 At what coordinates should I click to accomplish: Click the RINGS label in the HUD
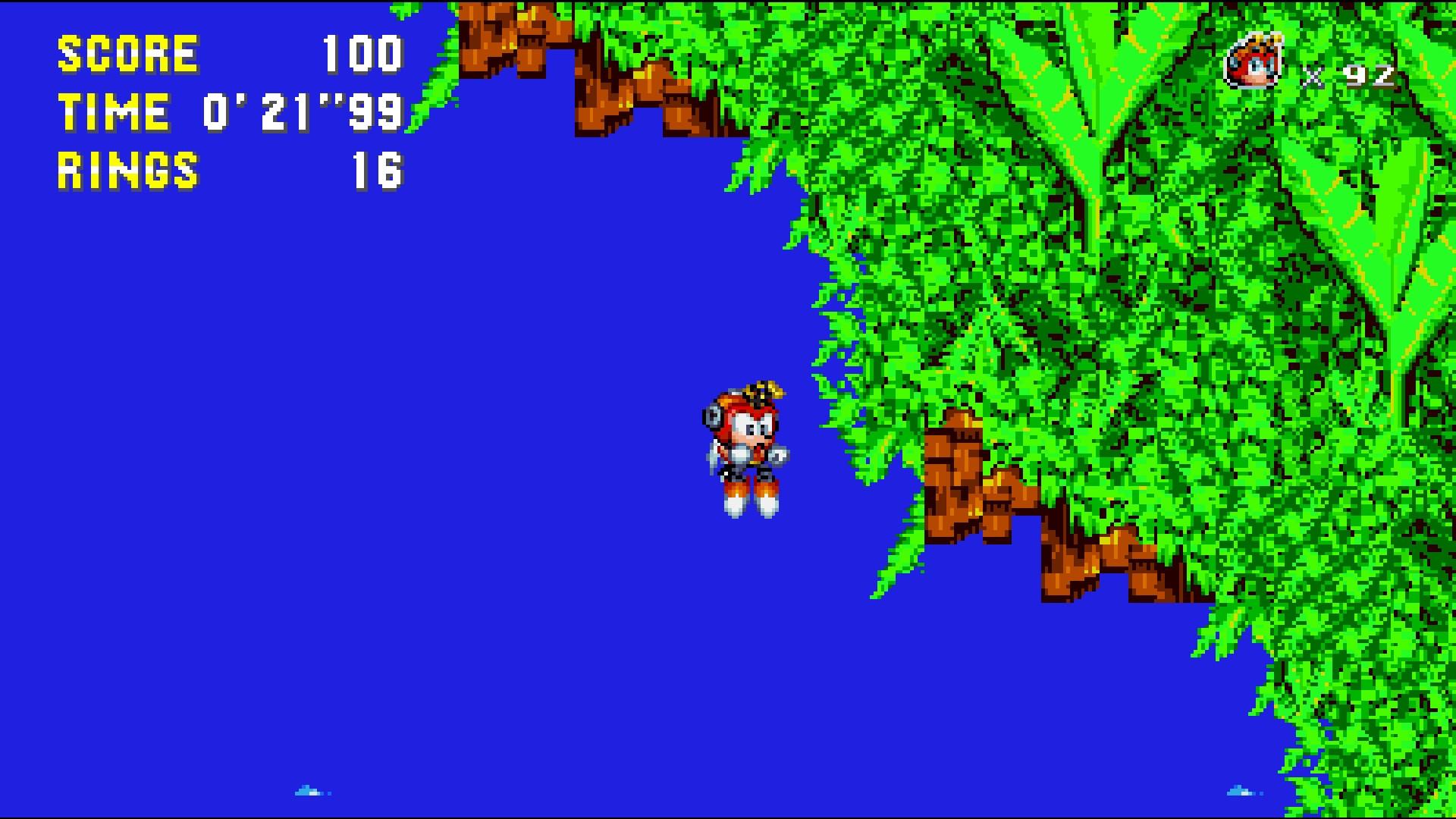(x=129, y=168)
